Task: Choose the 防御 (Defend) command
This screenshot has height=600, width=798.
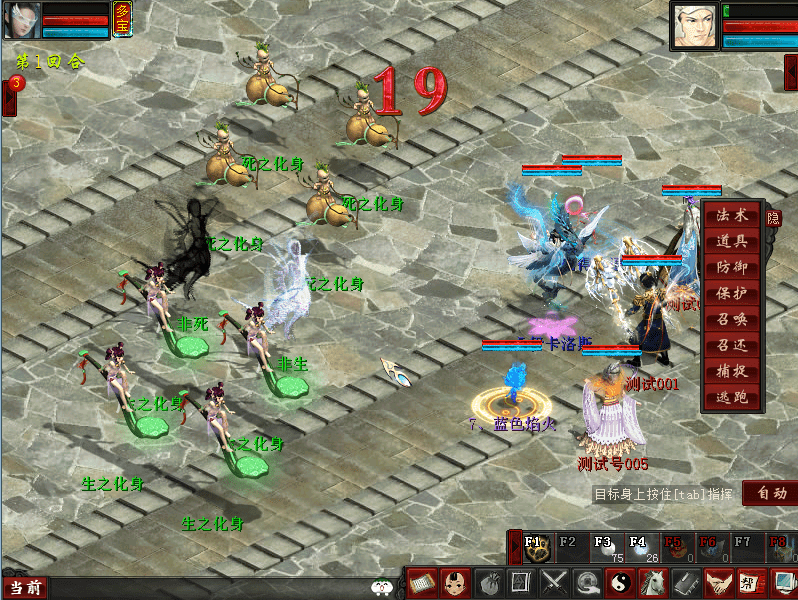Action: (x=731, y=267)
